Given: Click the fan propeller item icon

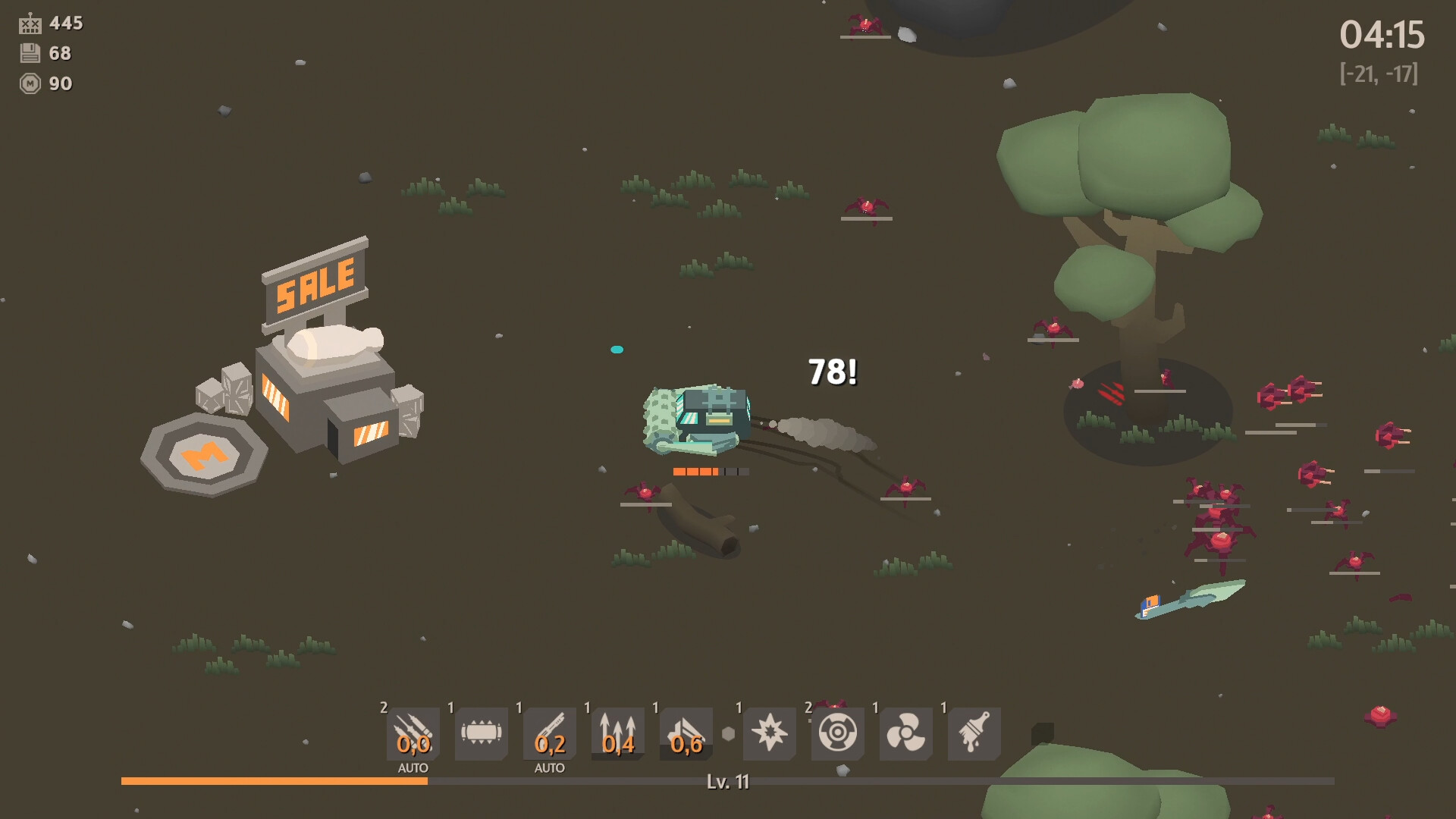Looking at the screenshot, I should point(905,732).
